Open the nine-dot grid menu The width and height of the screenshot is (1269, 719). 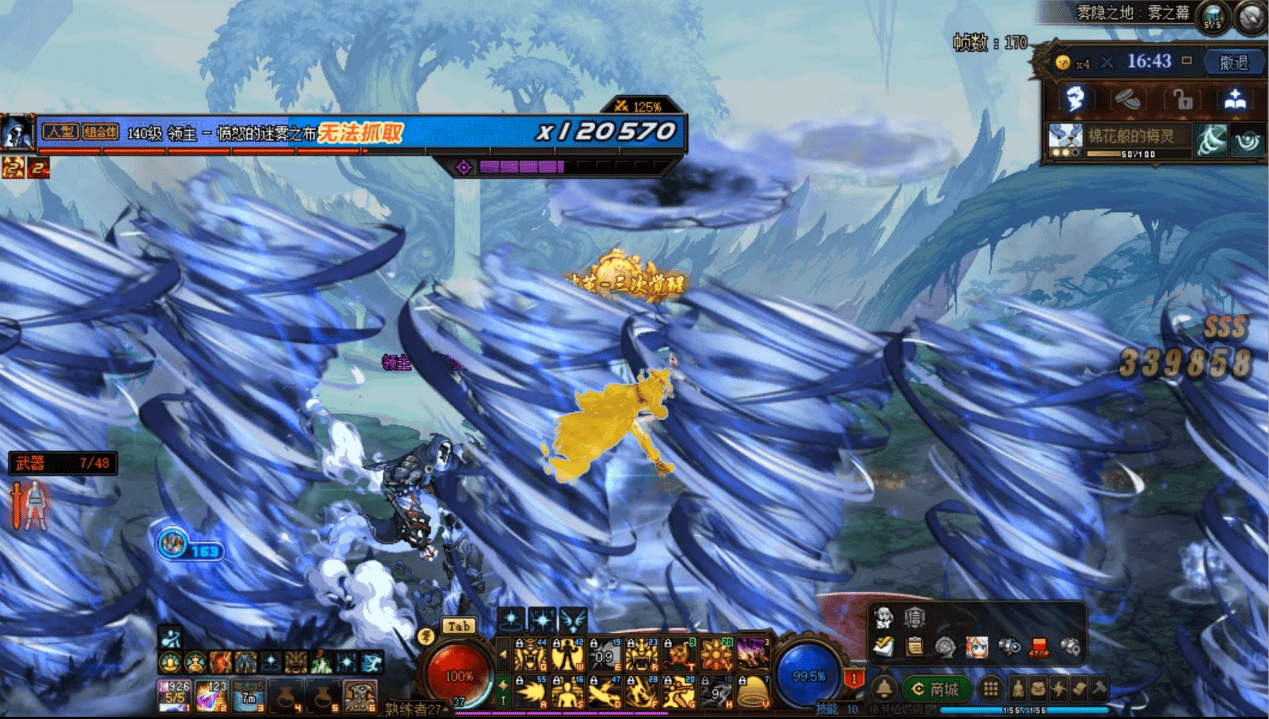(x=990, y=688)
